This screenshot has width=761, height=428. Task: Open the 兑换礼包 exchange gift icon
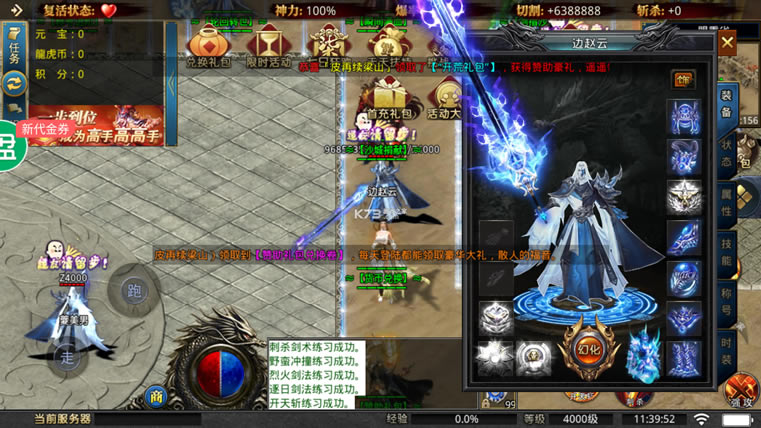click(208, 46)
